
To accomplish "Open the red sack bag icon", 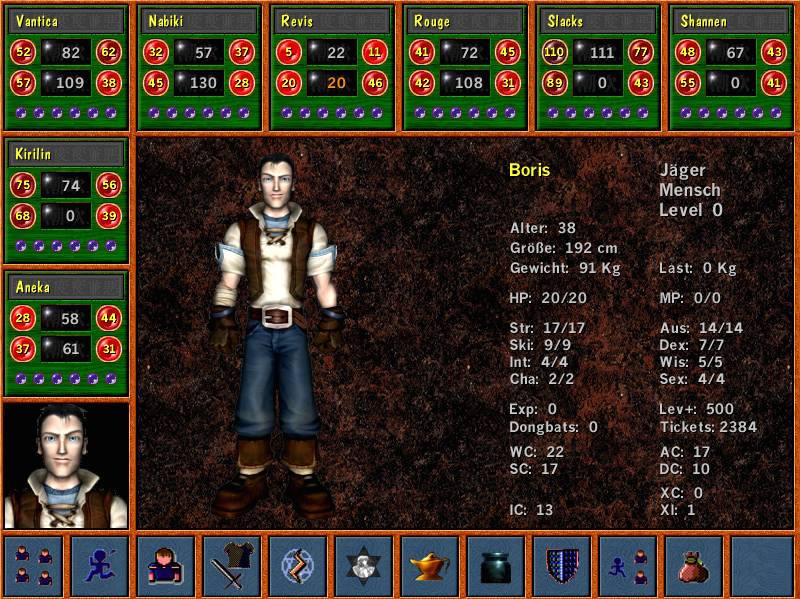I will (x=694, y=565).
